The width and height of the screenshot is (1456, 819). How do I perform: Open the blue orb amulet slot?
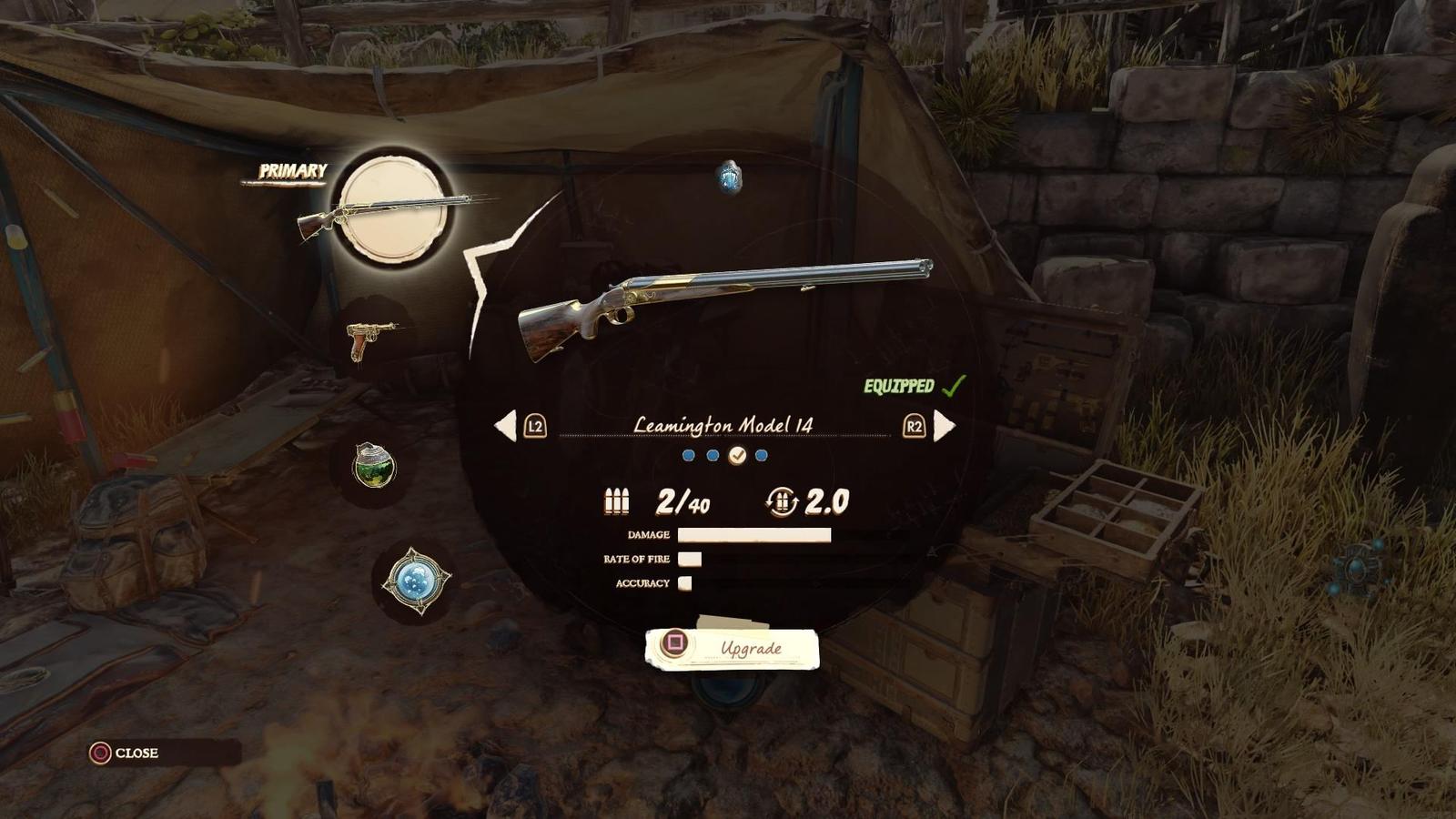pos(415,580)
